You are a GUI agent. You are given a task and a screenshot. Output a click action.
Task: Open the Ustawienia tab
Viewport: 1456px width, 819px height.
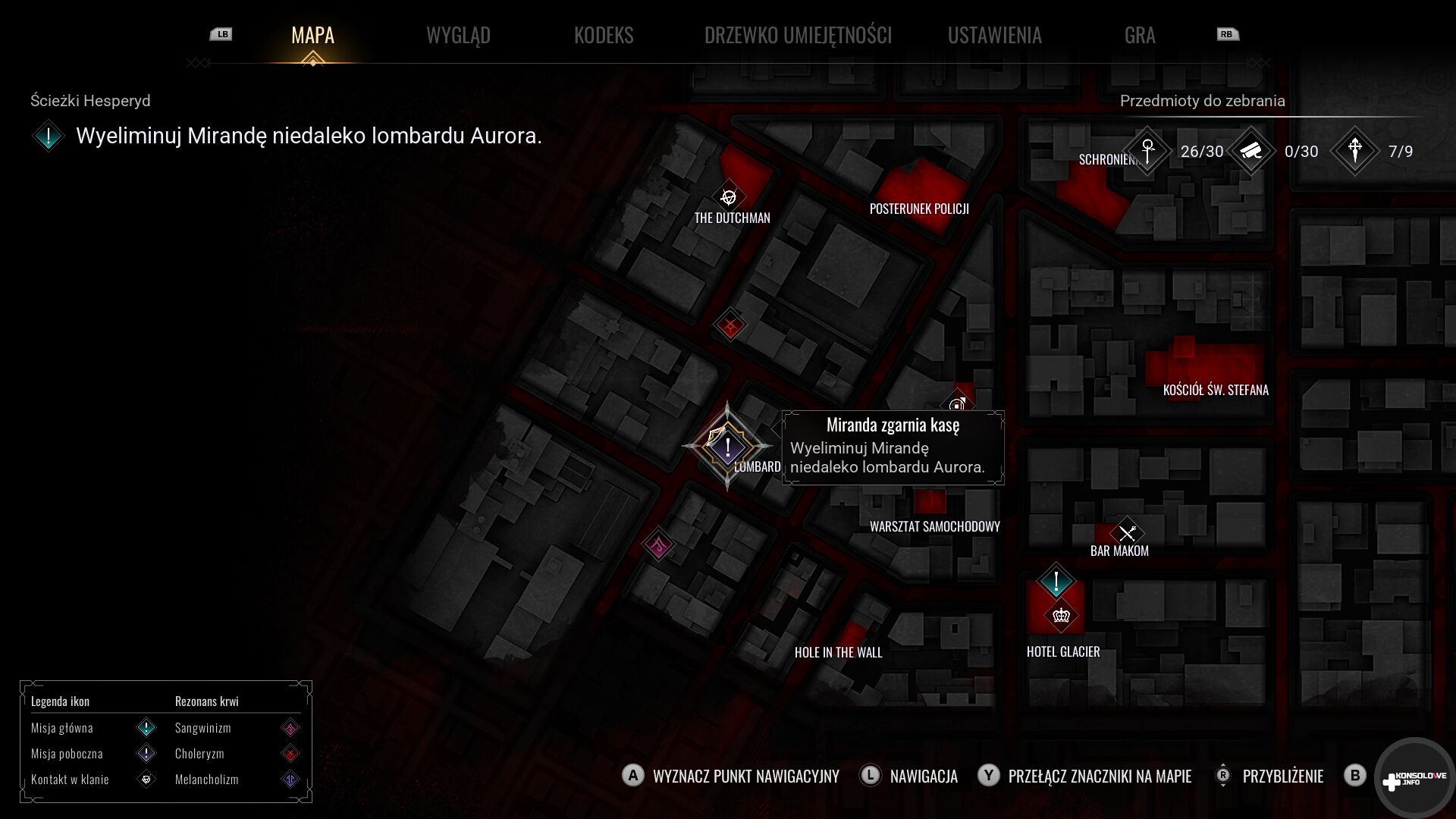(994, 35)
